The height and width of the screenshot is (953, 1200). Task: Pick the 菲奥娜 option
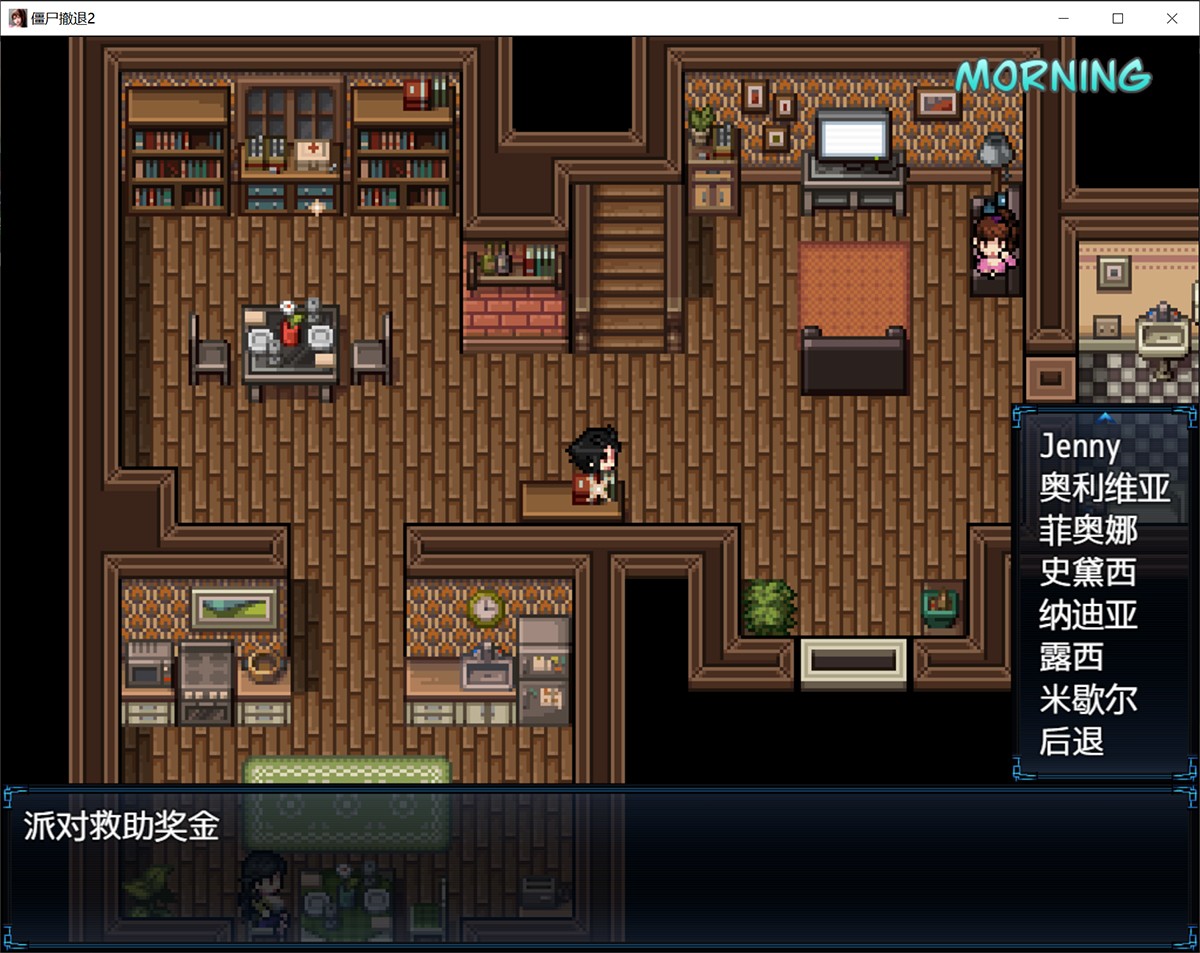(1088, 530)
